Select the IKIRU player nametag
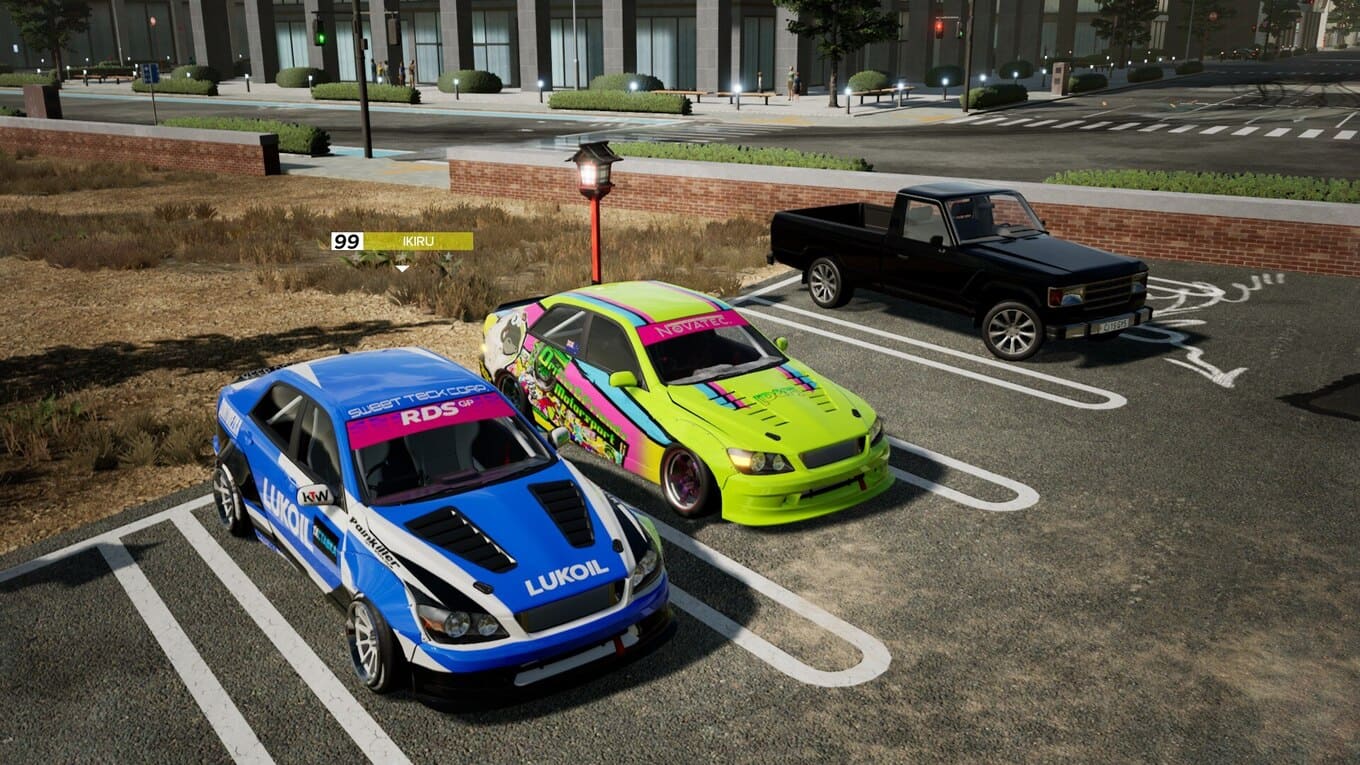The height and width of the screenshot is (765, 1360). coord(402,241)
